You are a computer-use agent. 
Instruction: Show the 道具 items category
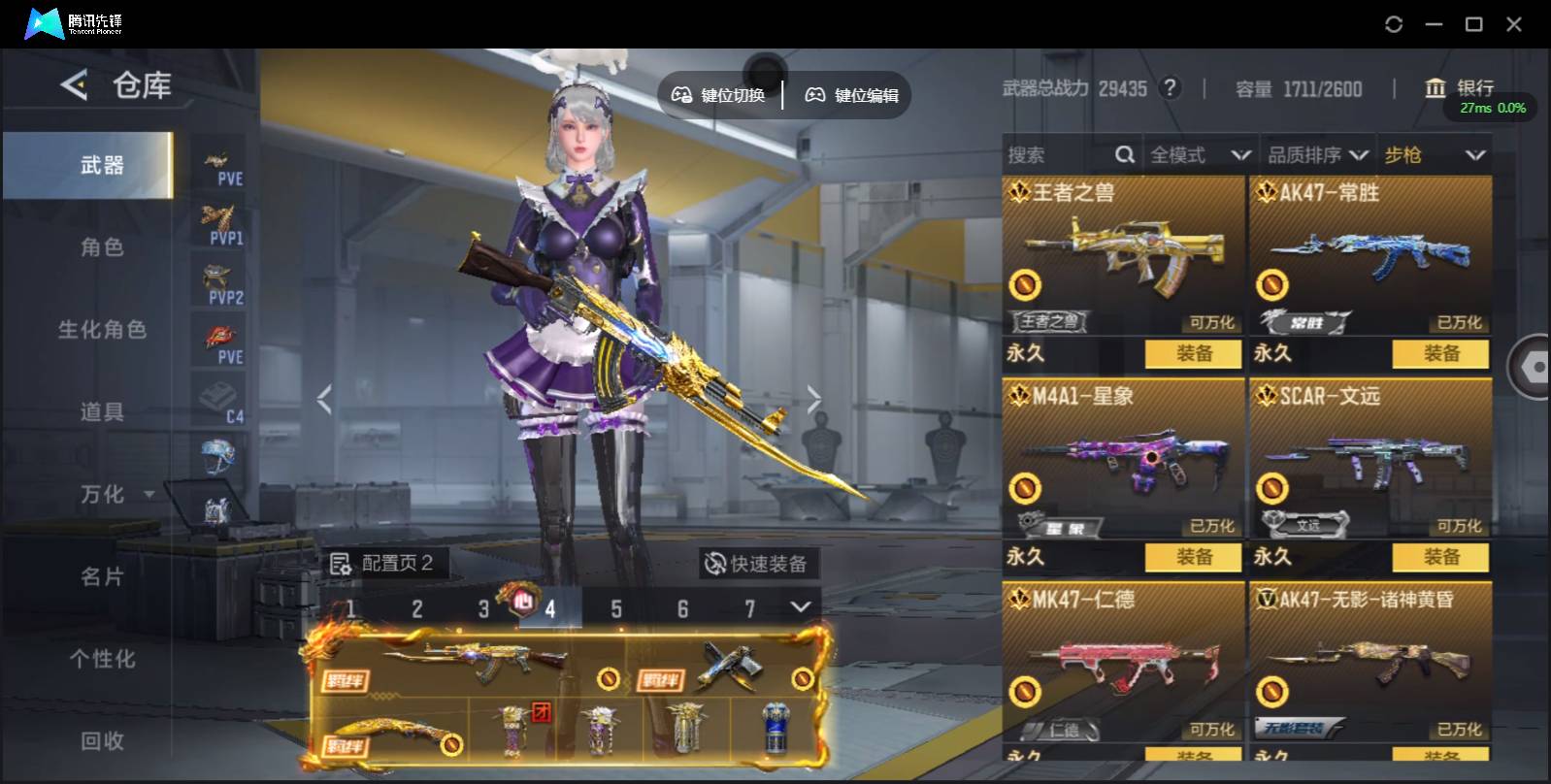(101, 412)
